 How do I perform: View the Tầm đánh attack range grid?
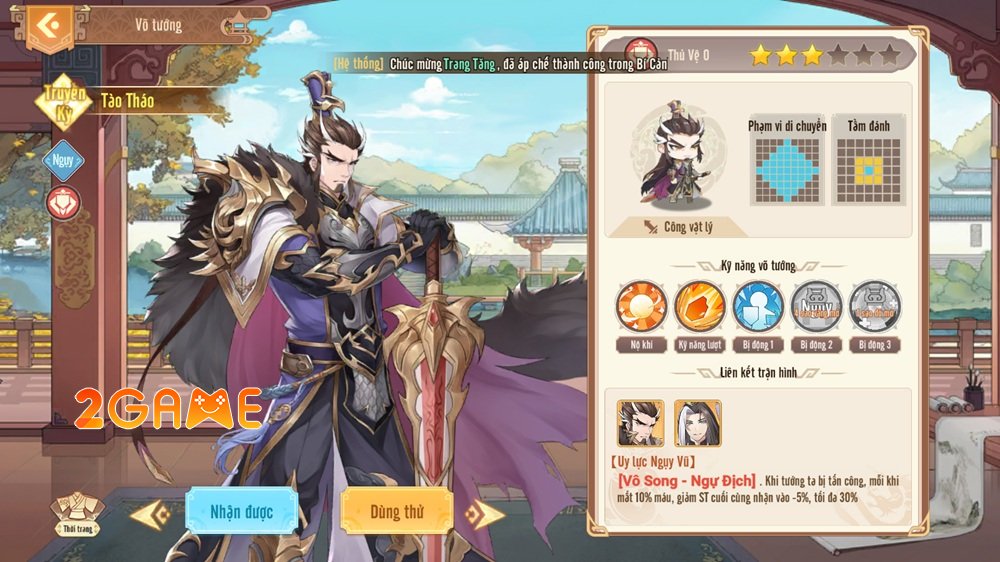pyautogui.click(x=868, y=170)
